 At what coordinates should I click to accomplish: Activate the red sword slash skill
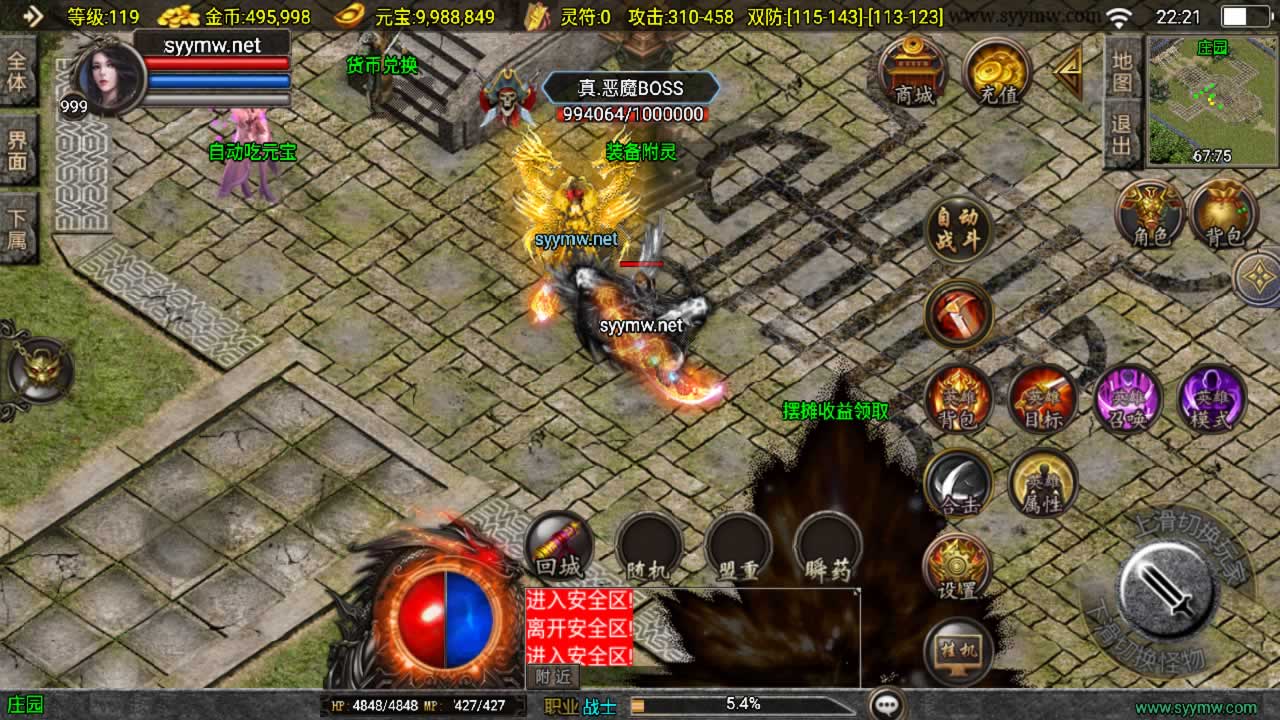[959, 314]
